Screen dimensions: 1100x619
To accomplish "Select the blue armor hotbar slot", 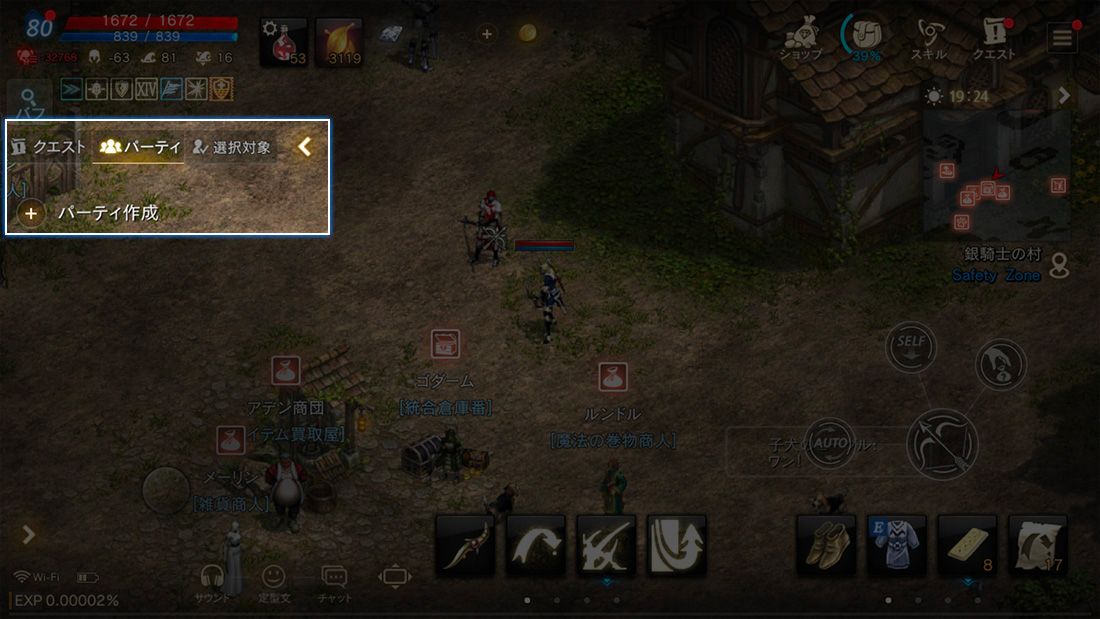I will pyautogui.click(x=896, y=544).
